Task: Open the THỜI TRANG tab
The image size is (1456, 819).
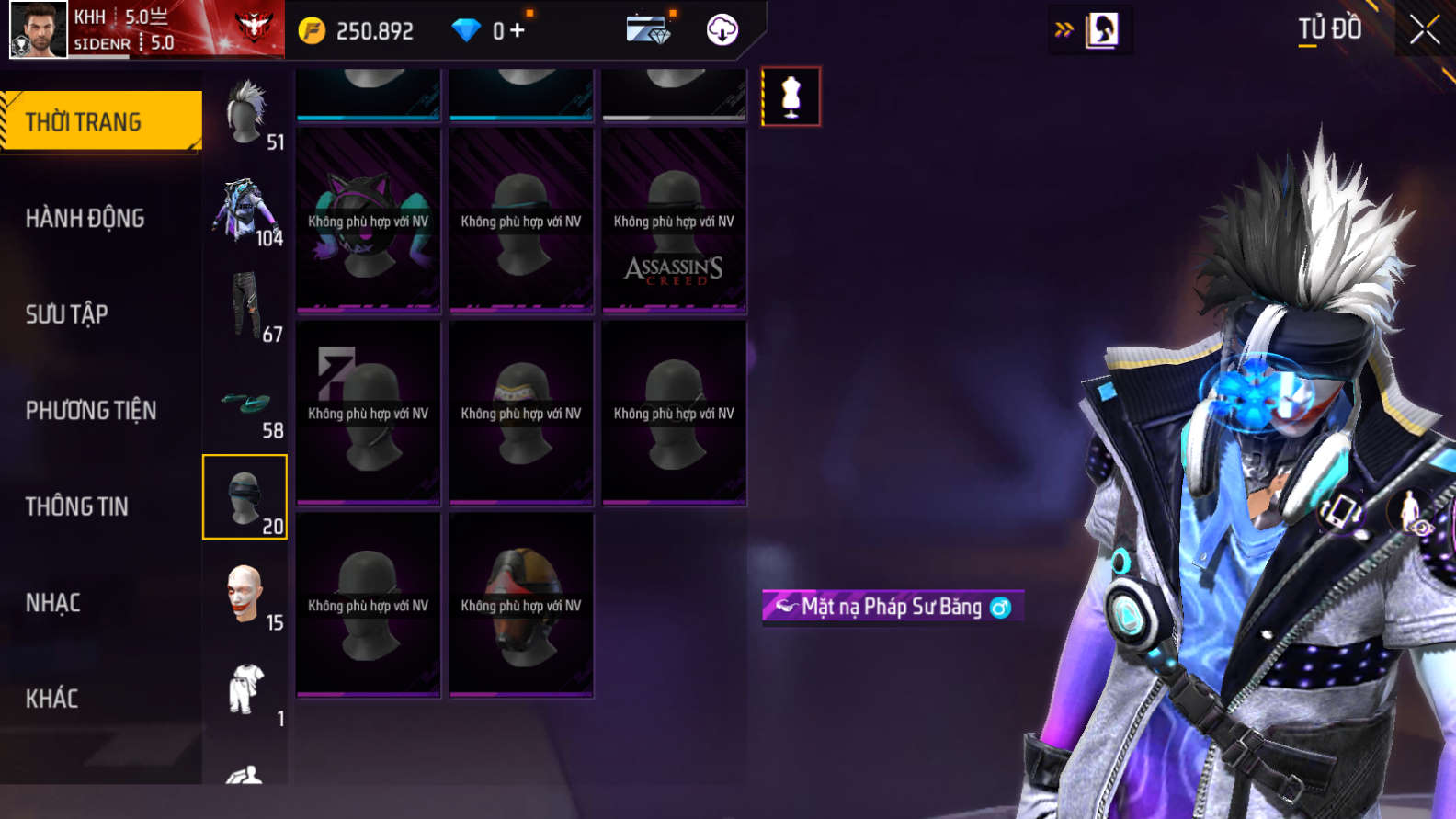Action: [x=101, y=121]
